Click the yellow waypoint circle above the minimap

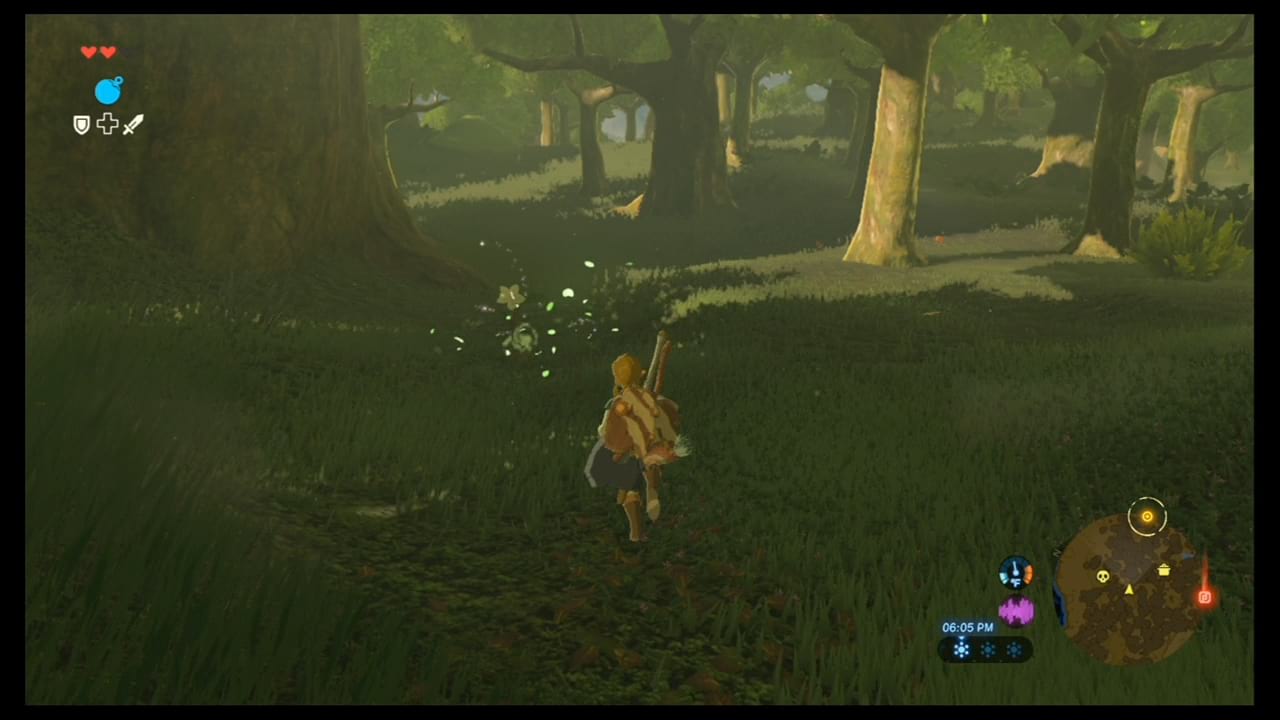click(x=1147, y=516)
